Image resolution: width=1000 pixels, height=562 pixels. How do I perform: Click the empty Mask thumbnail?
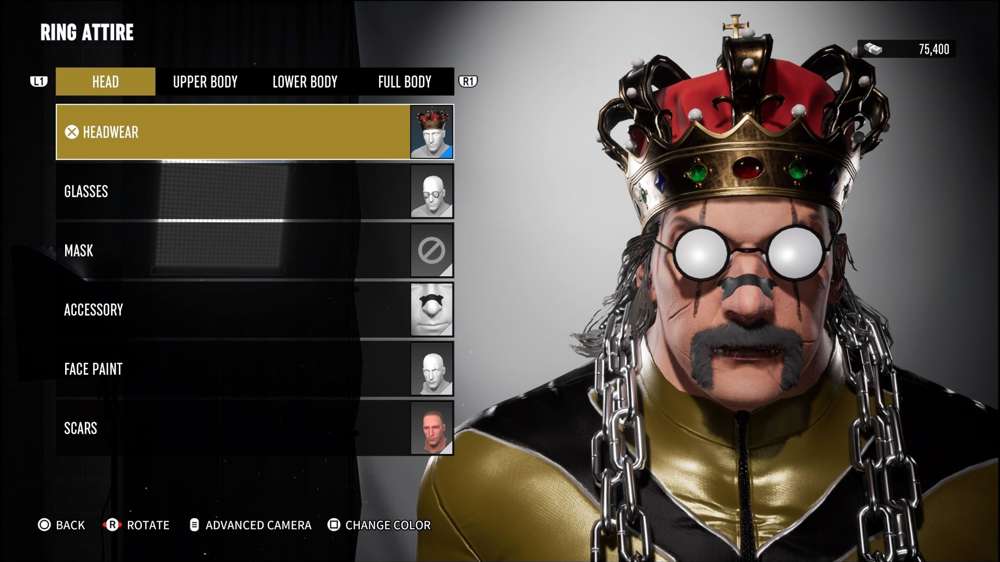pyautogui.click(x=432, y=250)
